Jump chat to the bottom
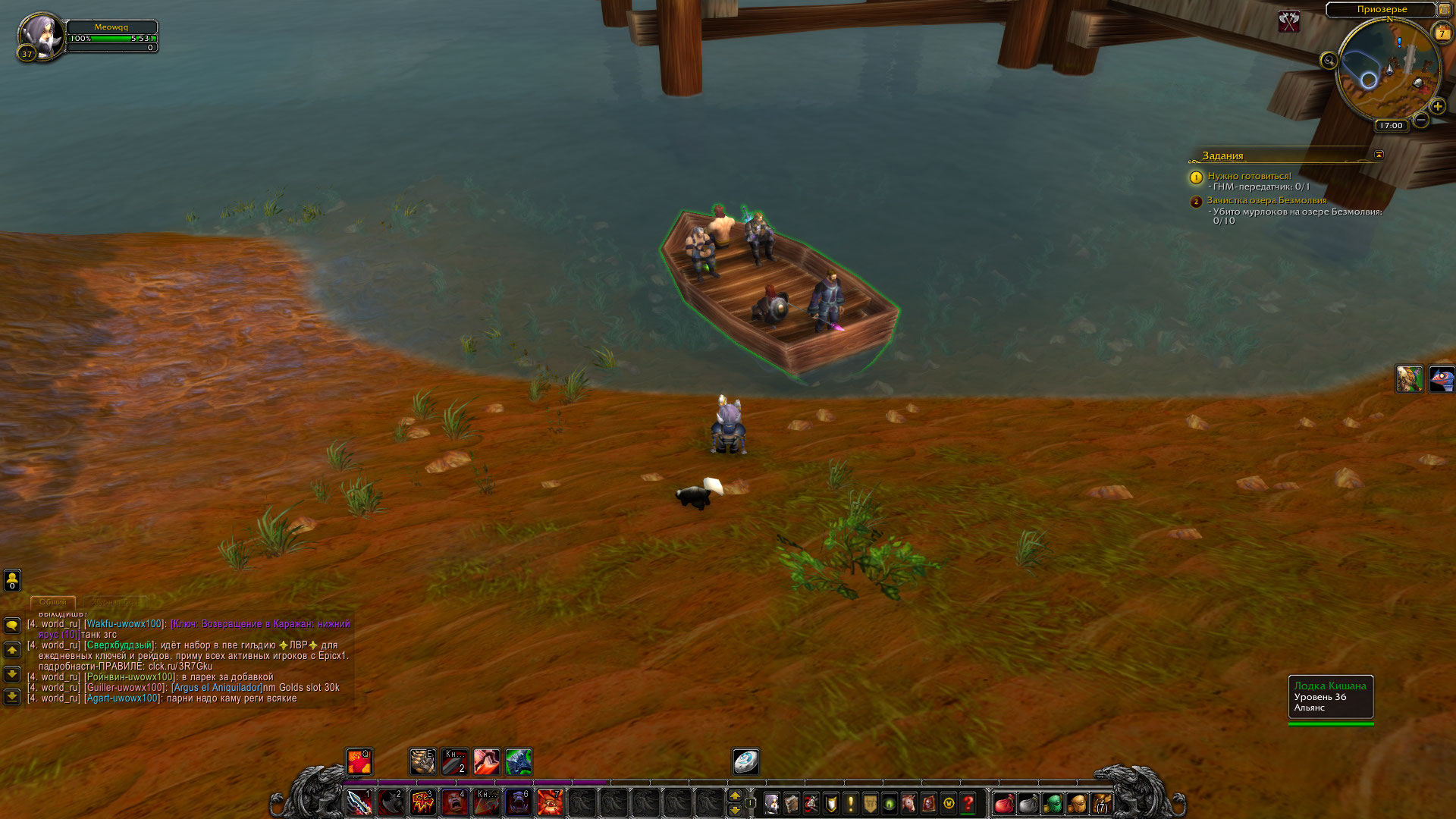1456x819 pixels. (x=12, y=696)
